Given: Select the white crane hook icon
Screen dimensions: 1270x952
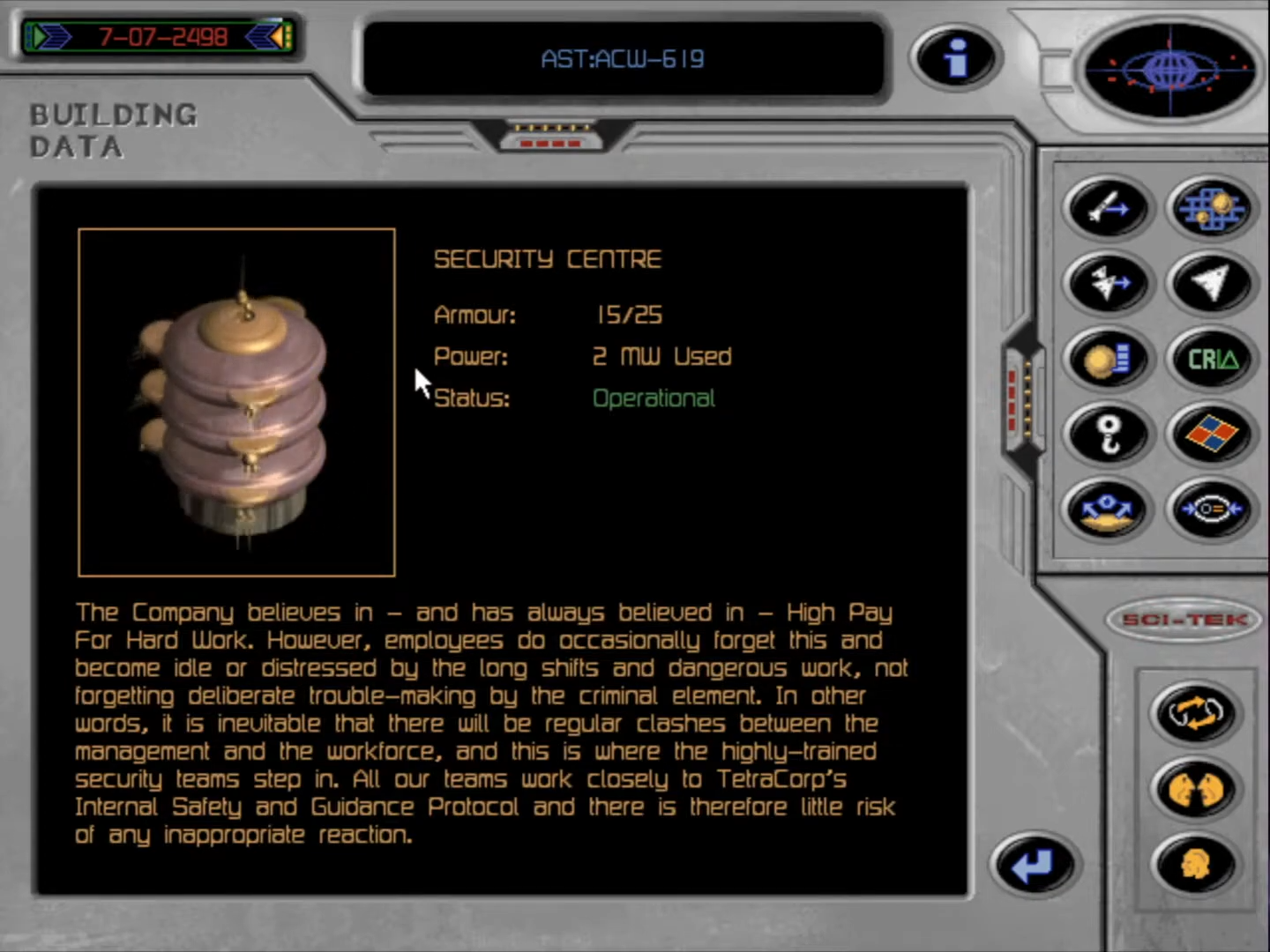Looking at the screenshot, I should click(1108, 435).
